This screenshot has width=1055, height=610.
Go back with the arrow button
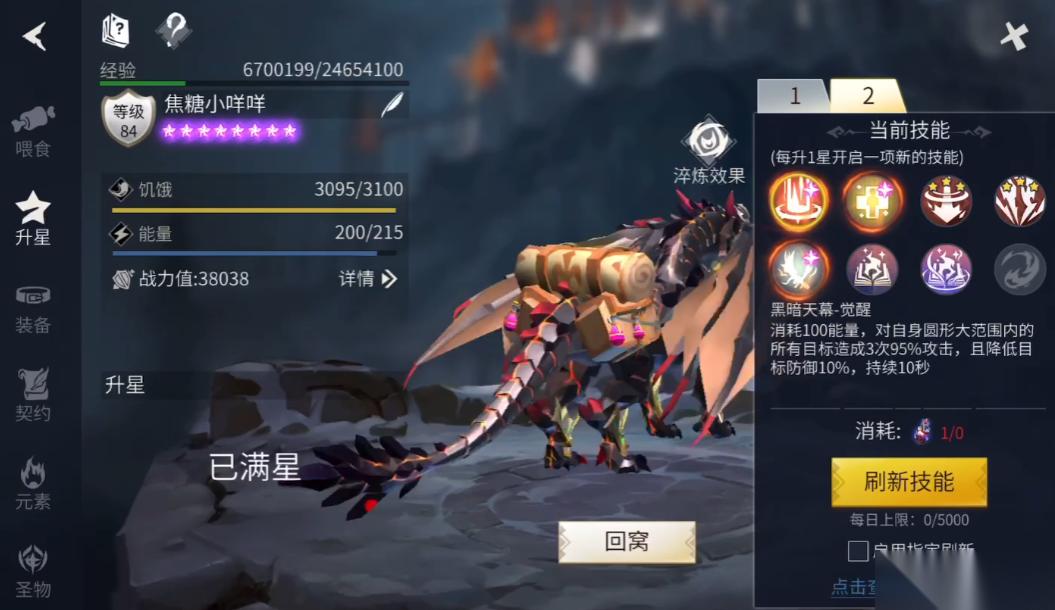[35, 37]
